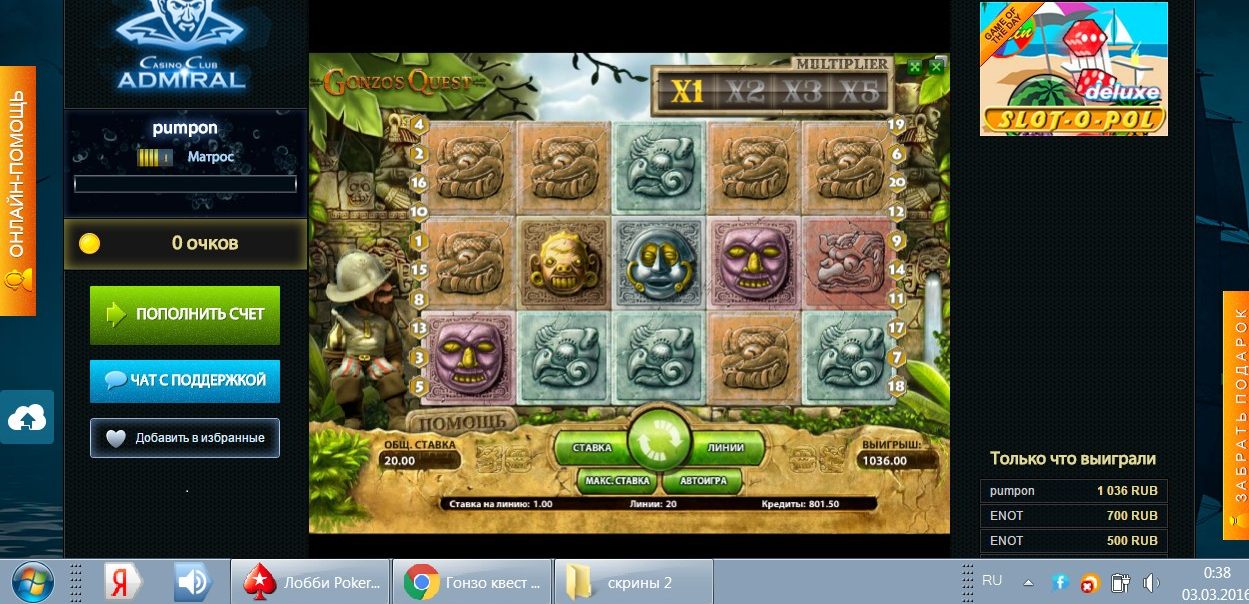
Task: Set the МАКС. СТАВКА maximum bet
Action: tap(617, 481)
